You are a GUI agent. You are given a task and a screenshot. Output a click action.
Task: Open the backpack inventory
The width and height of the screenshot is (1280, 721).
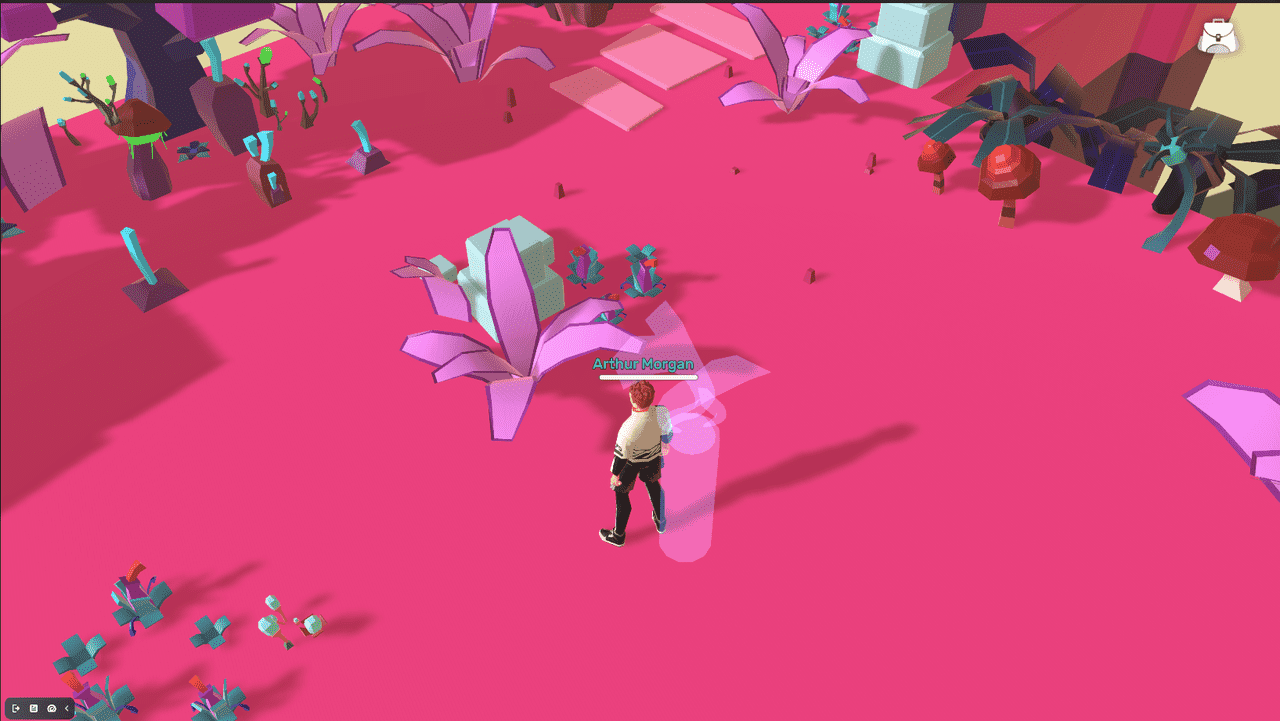point(1219,36)
